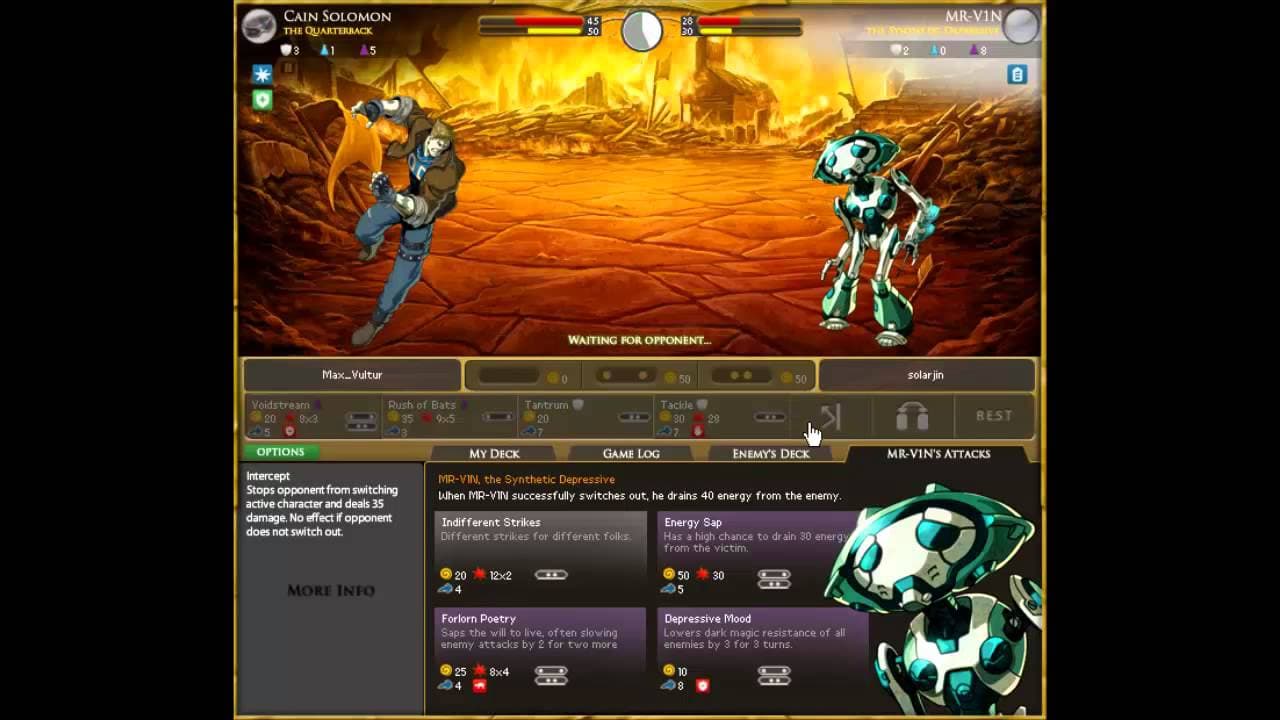Screen dimensions: 1280x720
Task: Expand Max_Vultur's character slot
Action: (350, 375)
